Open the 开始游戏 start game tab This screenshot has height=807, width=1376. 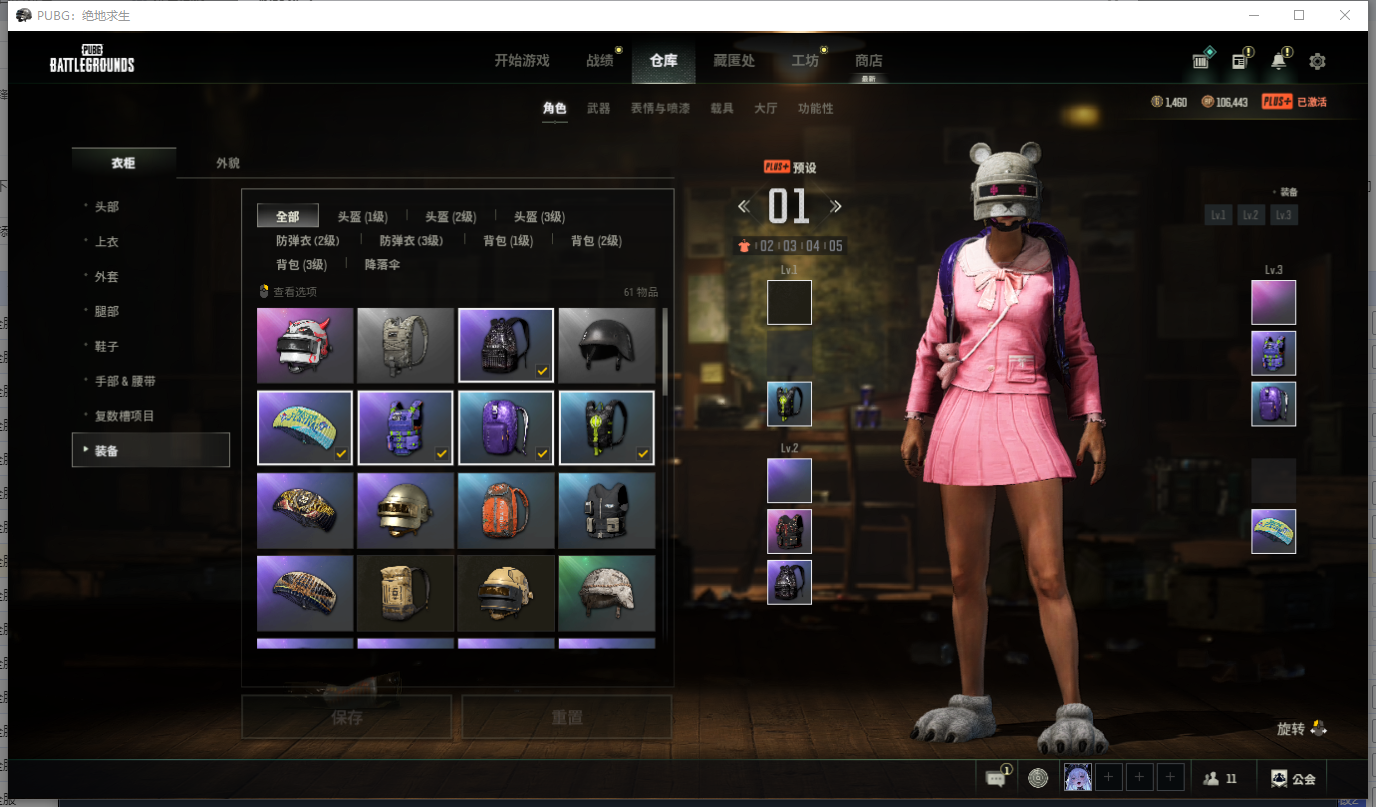(x=521, y=61)
